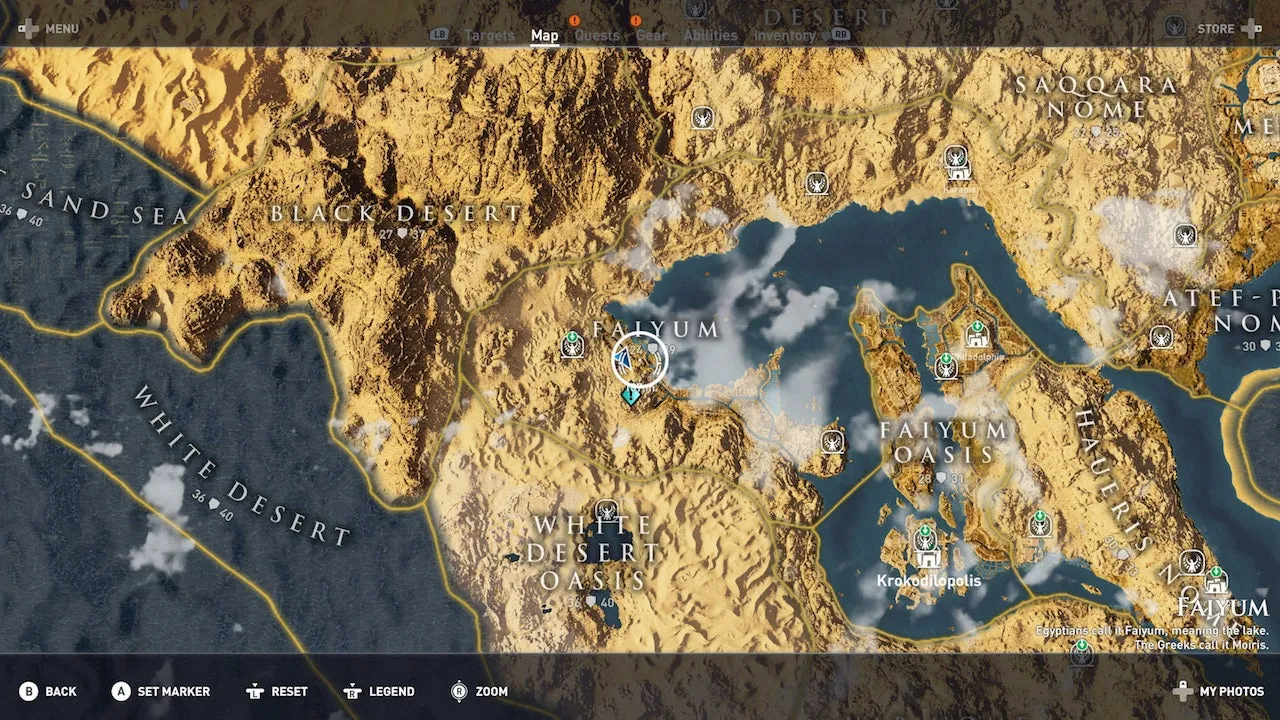This screenshot has width=1280, height=720.
Task: Pick the fast travel viewpoint left of Faiyum label
Action: pos(573,346)
